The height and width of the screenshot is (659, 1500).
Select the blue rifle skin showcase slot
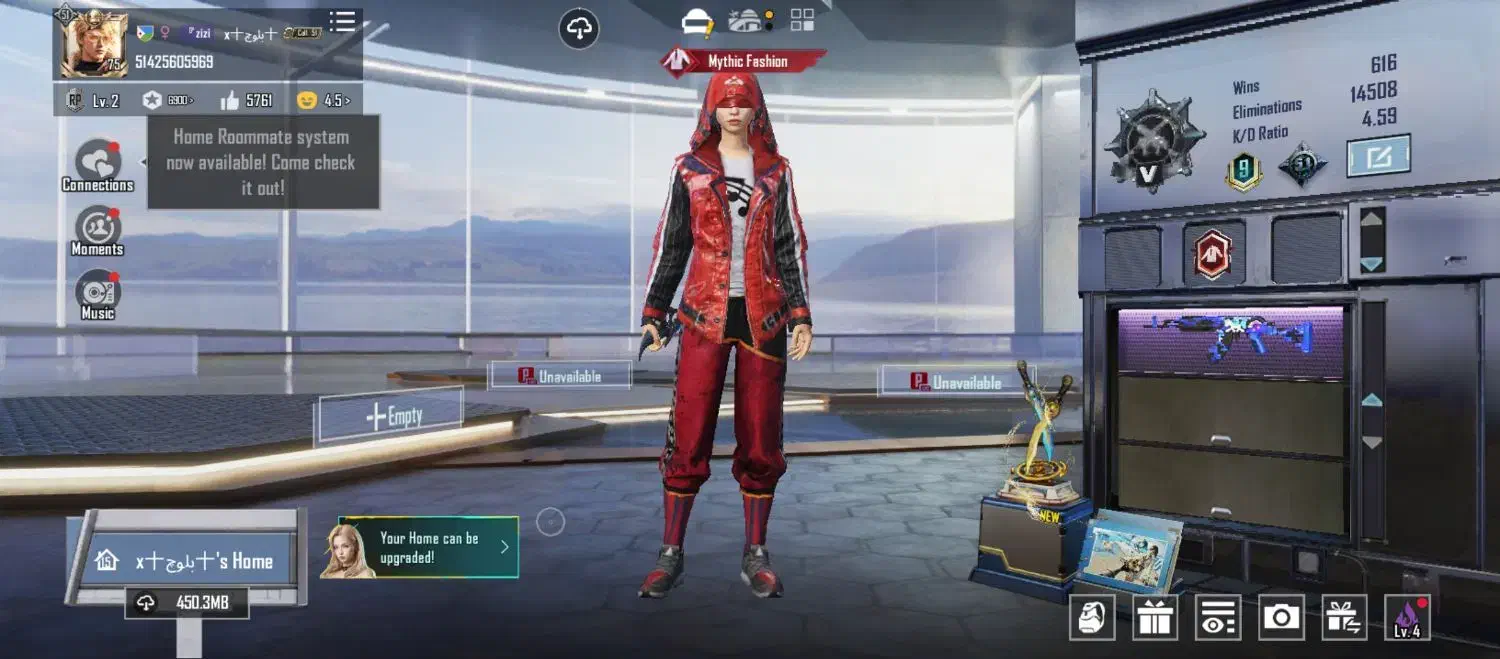click(x=1229, y=341)
